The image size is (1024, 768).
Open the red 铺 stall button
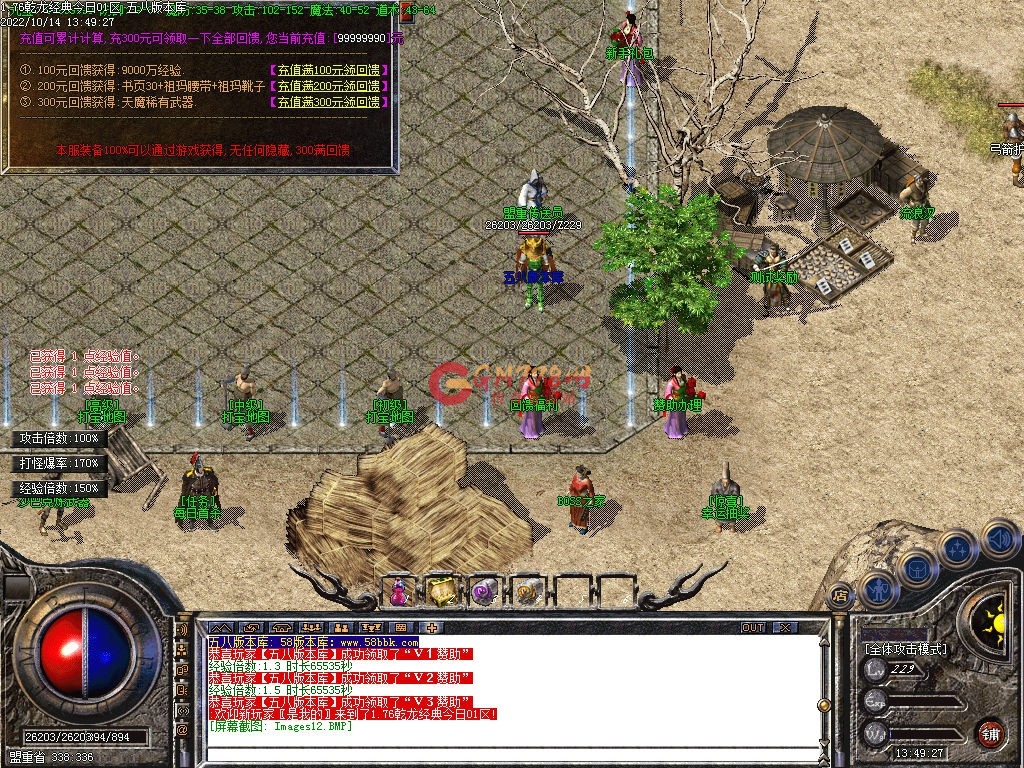click(x=990, y=733)
